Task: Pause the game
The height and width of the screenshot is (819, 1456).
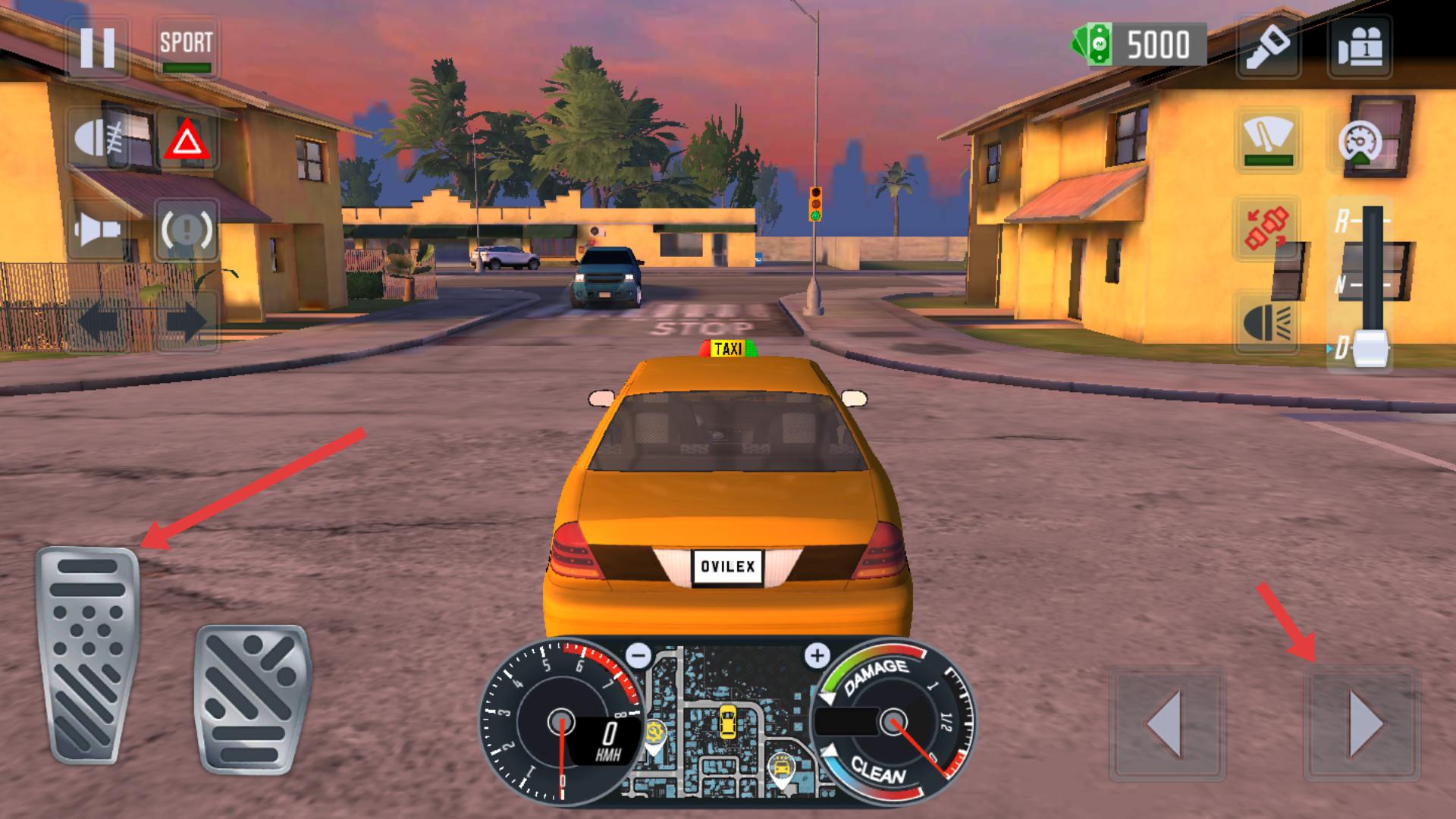Action: tap(98, 47)
